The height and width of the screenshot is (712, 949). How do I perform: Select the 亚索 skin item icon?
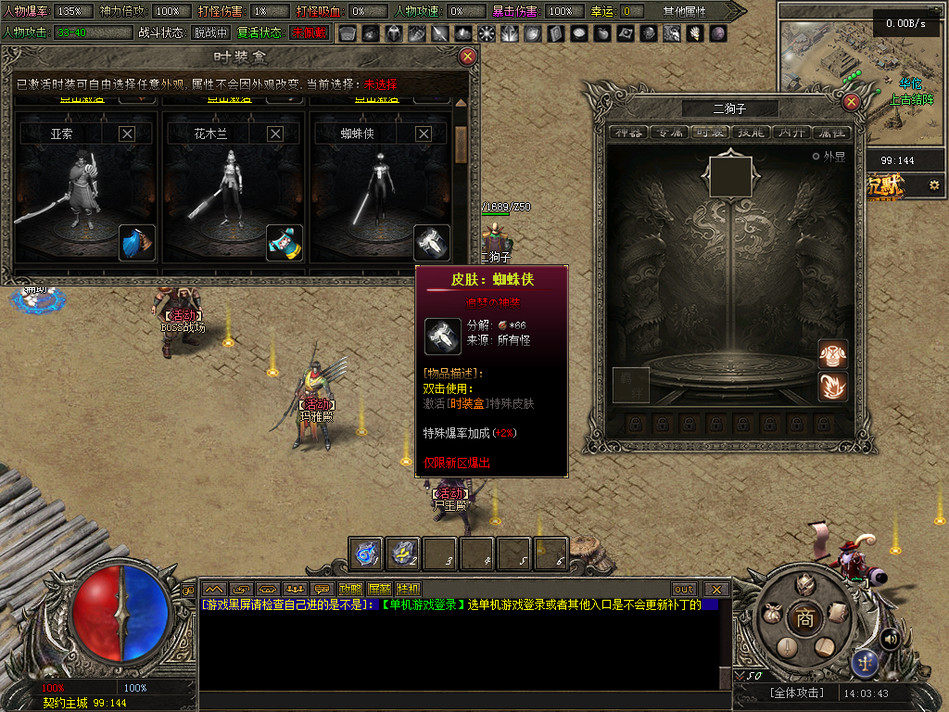point(137,243)
